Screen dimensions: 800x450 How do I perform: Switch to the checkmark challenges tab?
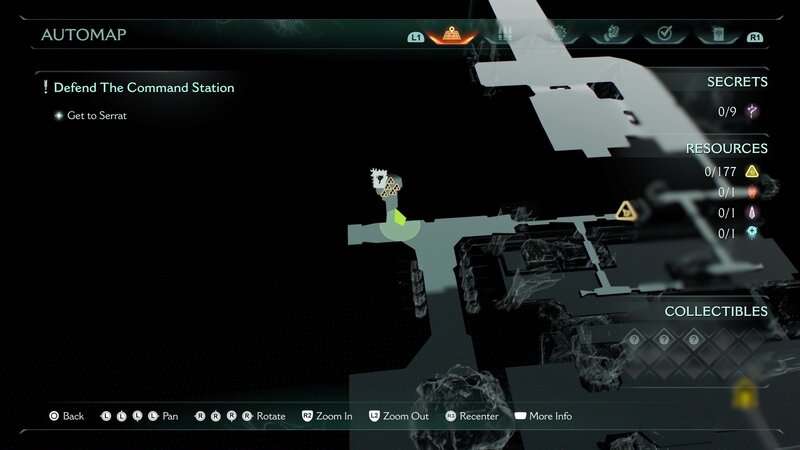(663, 35)
